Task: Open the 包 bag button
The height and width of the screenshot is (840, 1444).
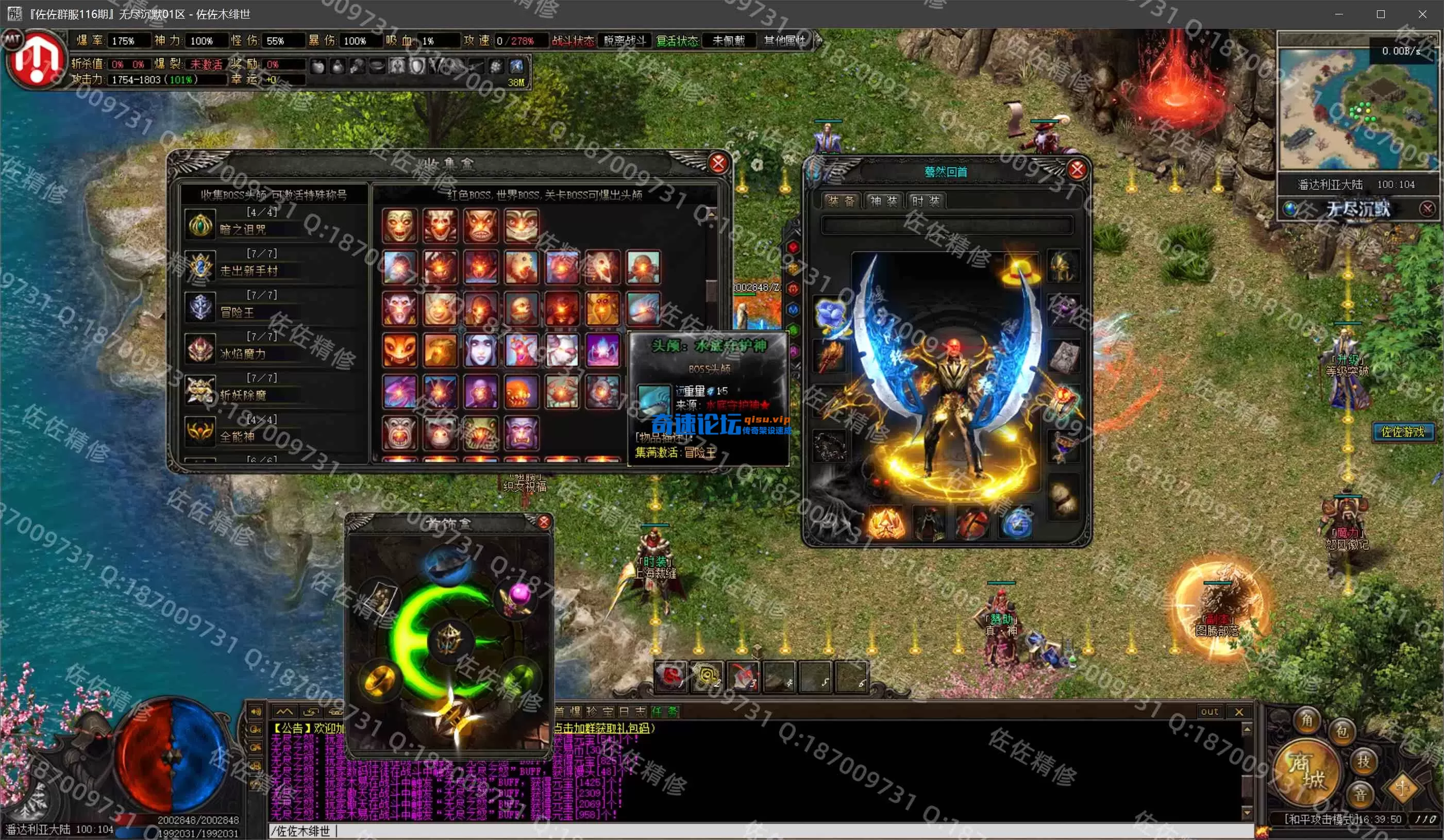Action: click(x=1342, y=731)
